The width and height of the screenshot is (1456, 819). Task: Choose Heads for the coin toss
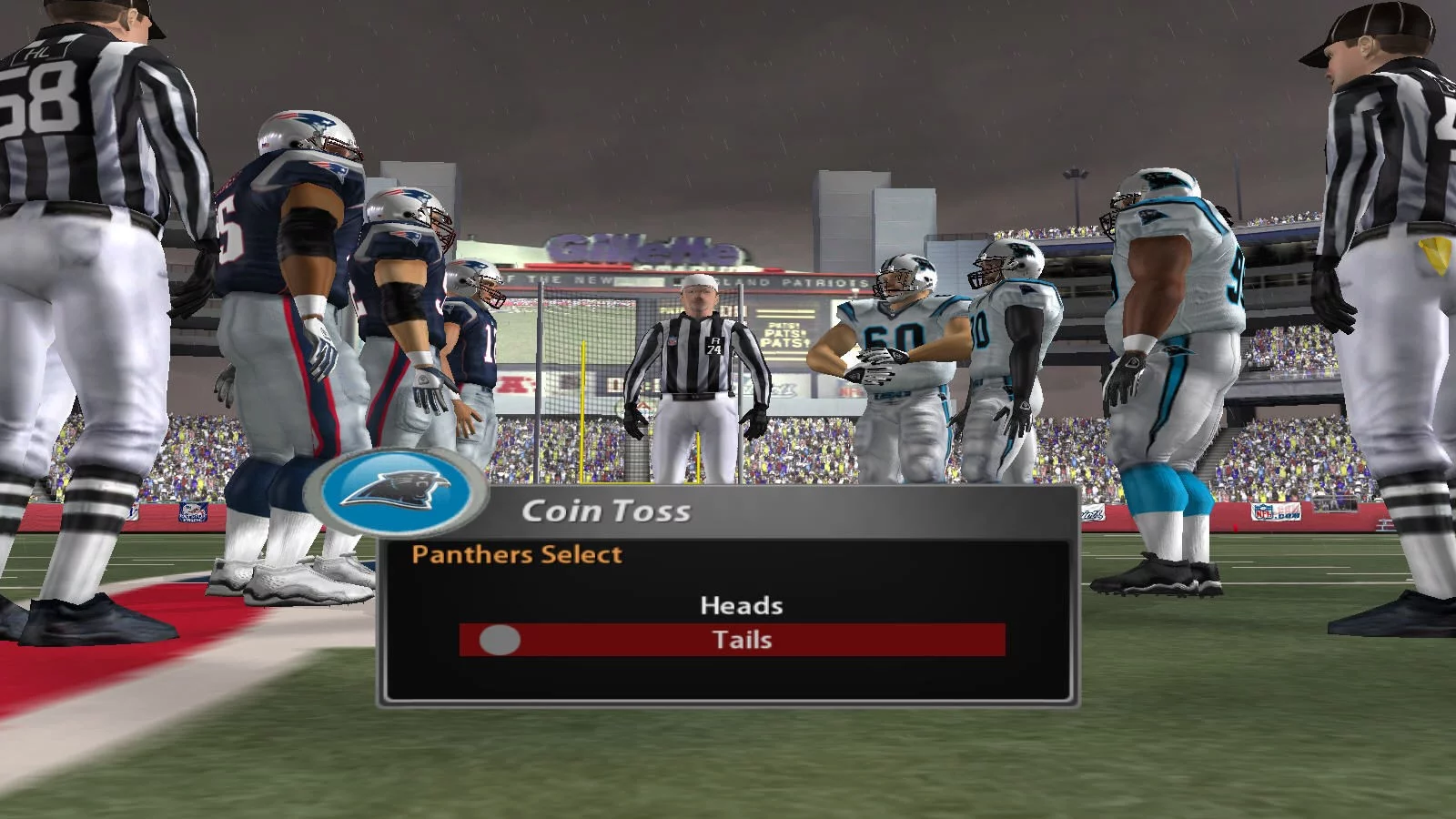(x=741, y=605)
